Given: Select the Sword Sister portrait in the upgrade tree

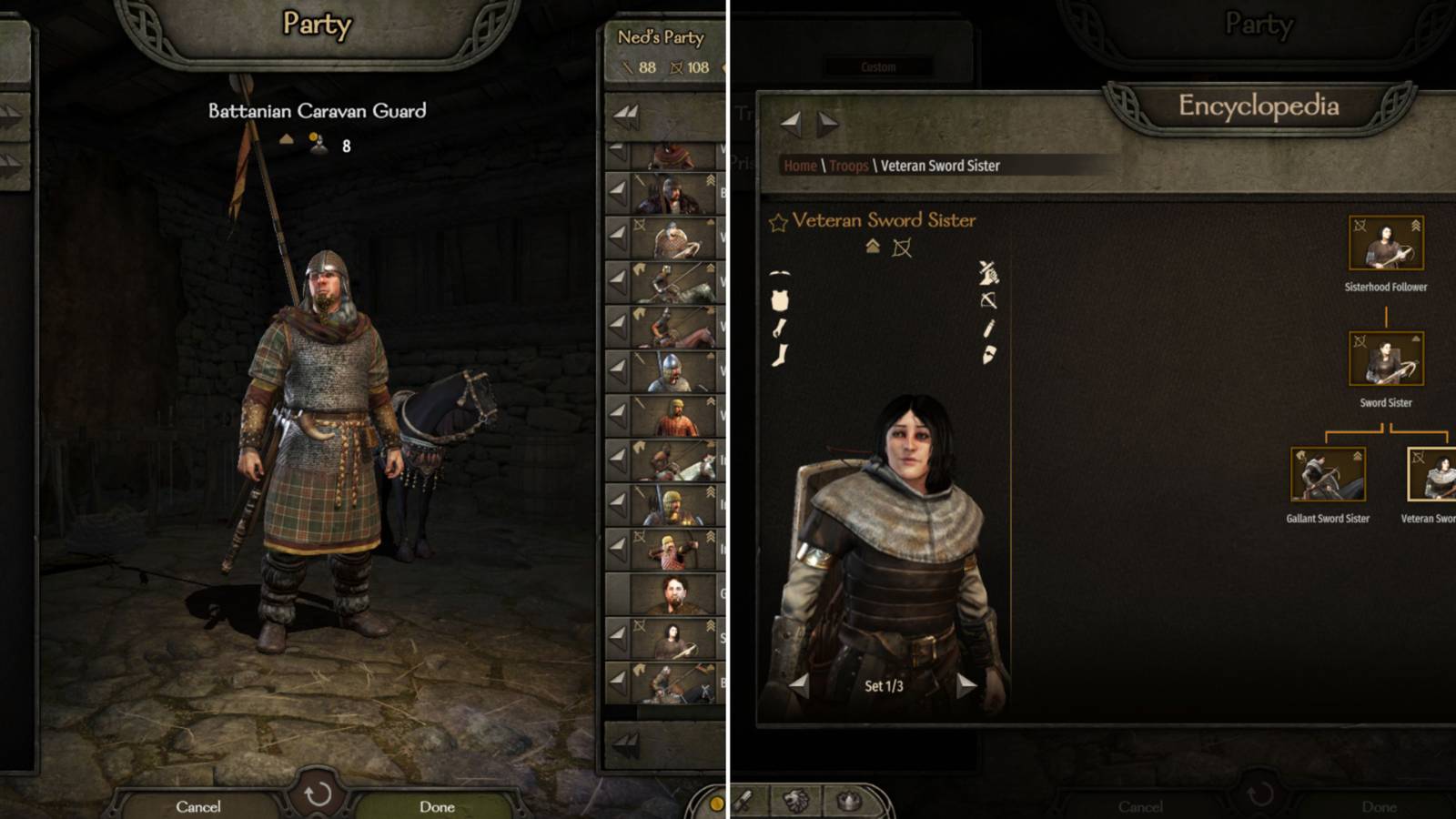Looking at the screenshot, I should (x=1385, y=357).
